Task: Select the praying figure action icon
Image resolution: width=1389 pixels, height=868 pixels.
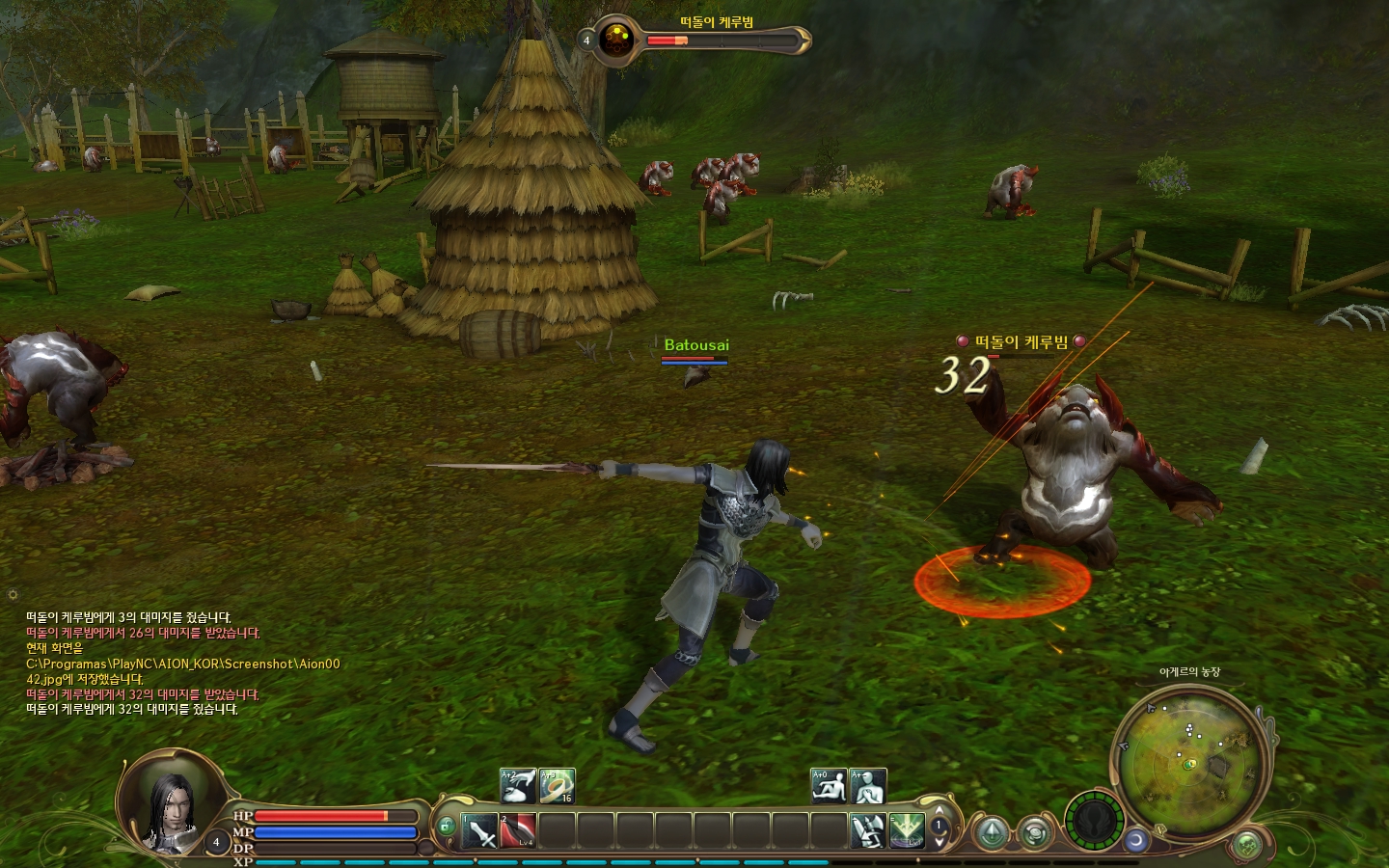Action: tap(868, 786)
